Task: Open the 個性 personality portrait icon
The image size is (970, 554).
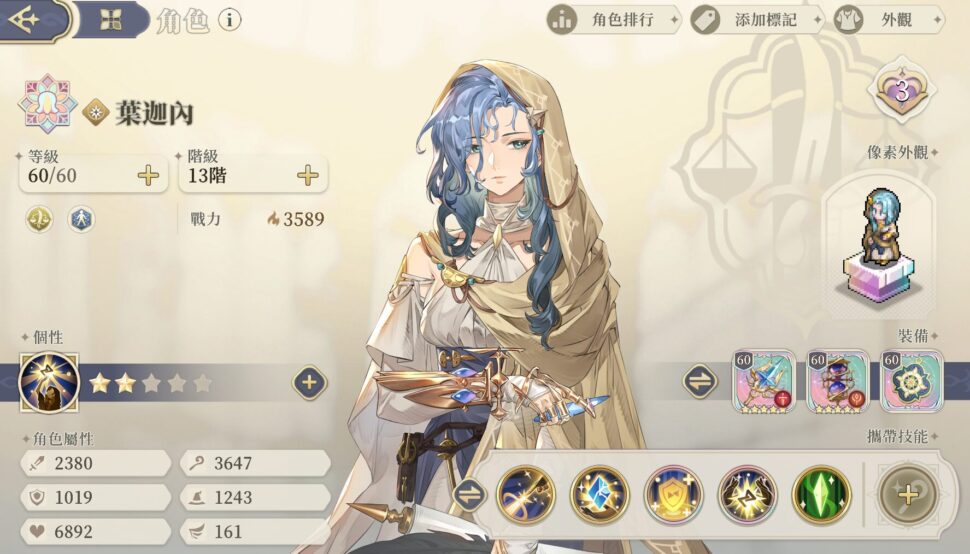Action: 49,383
